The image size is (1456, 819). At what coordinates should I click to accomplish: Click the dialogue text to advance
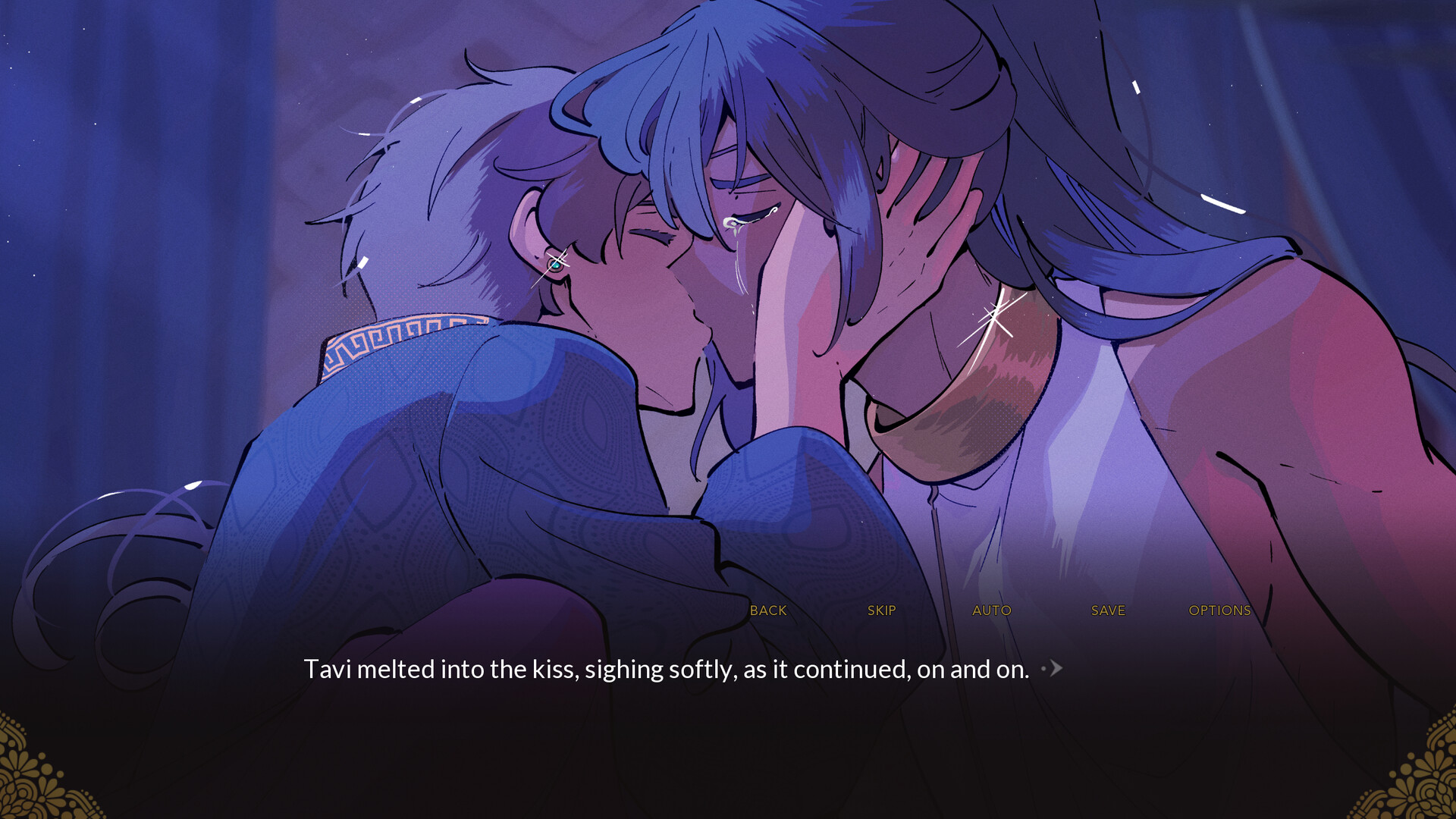pos(667,669)
